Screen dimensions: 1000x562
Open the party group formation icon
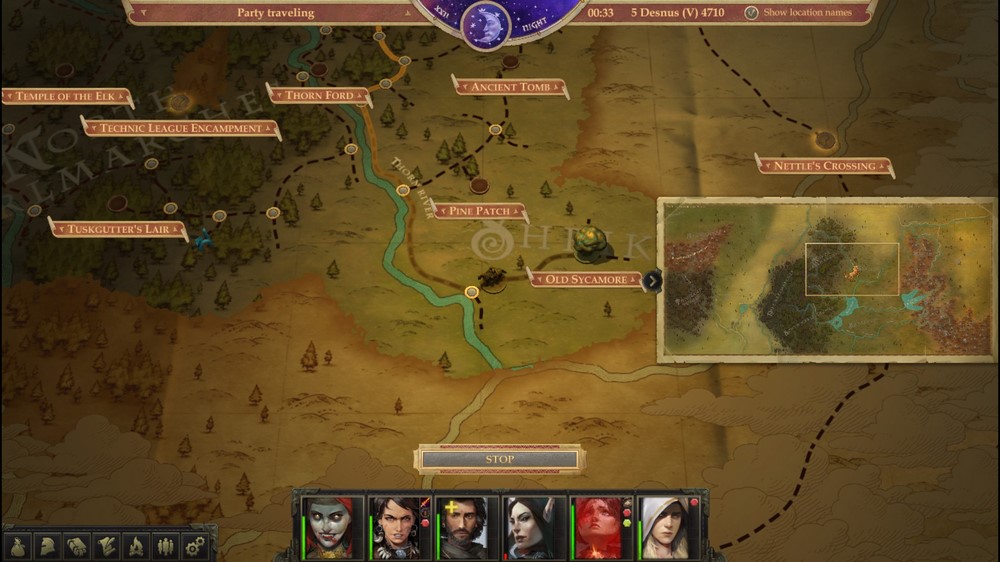click(165, 546)
